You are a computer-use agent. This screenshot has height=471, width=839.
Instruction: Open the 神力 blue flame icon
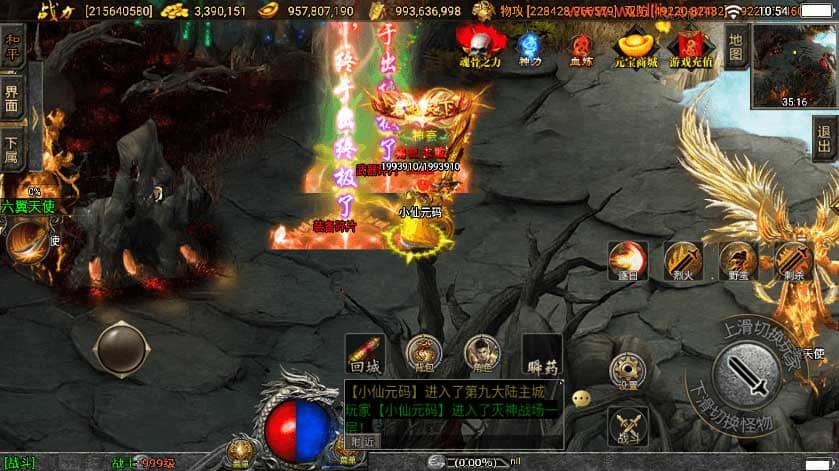click(x=530, y=46)
